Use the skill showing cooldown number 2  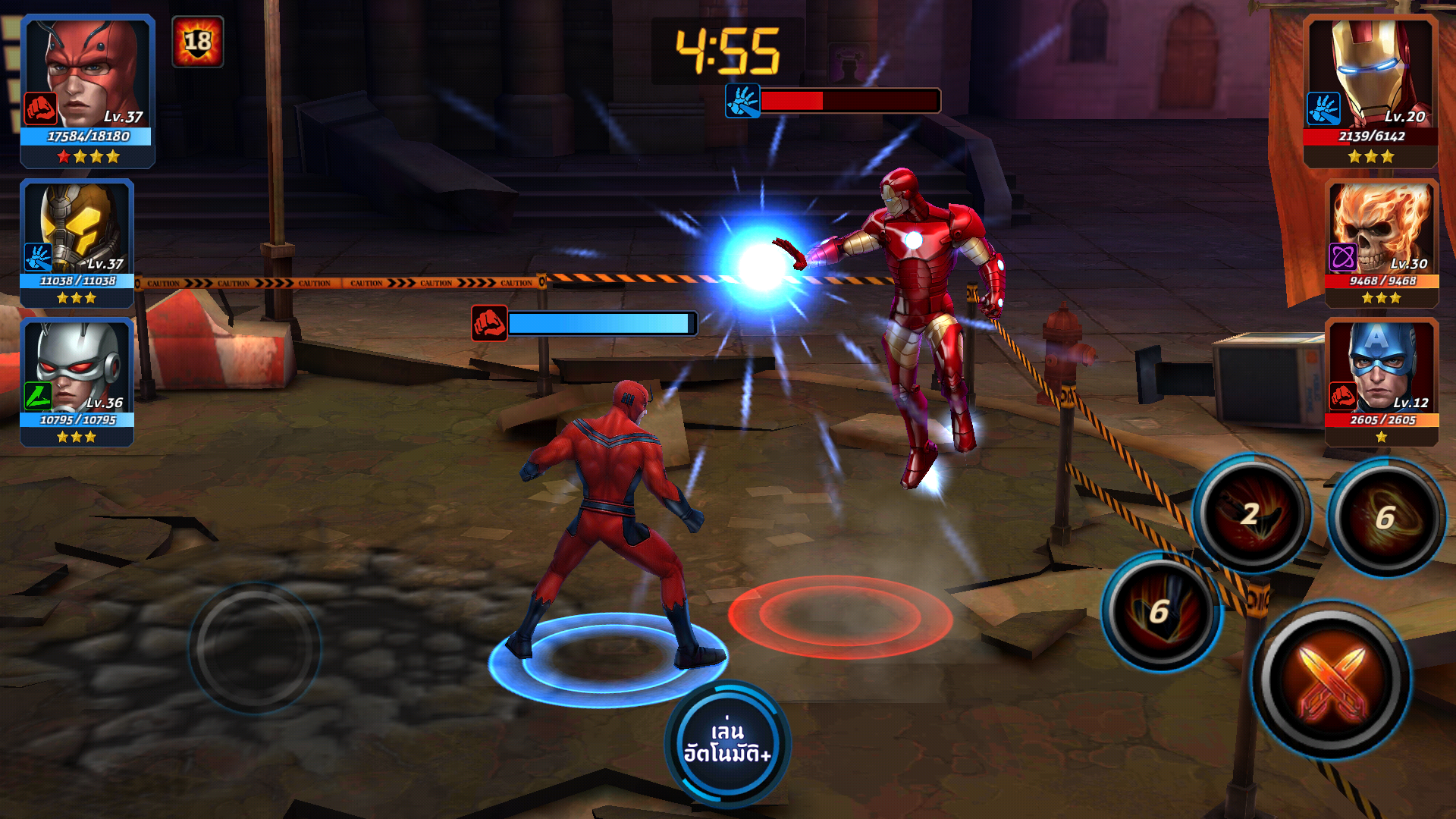1251,513
